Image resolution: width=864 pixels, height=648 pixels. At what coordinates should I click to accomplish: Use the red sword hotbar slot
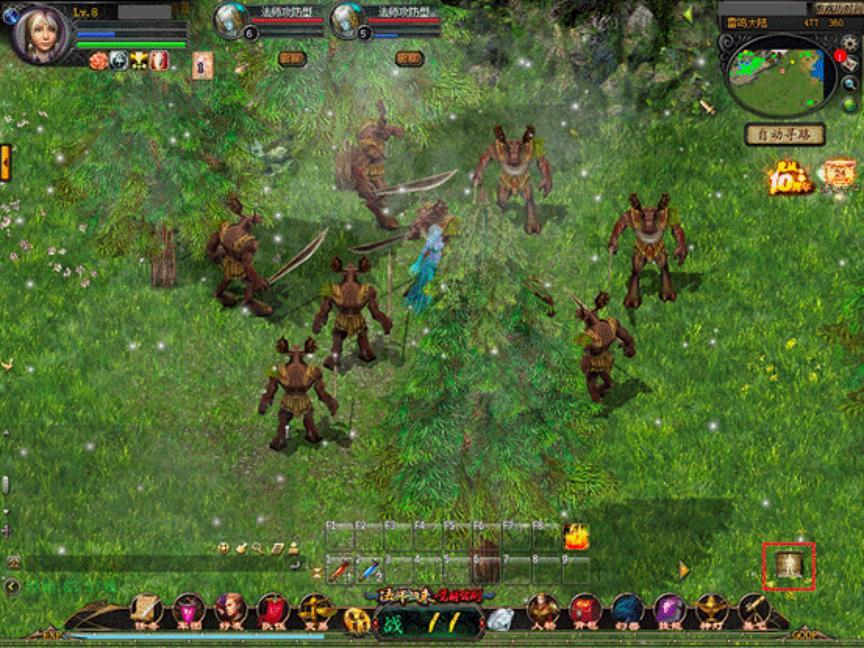[341, 570]
